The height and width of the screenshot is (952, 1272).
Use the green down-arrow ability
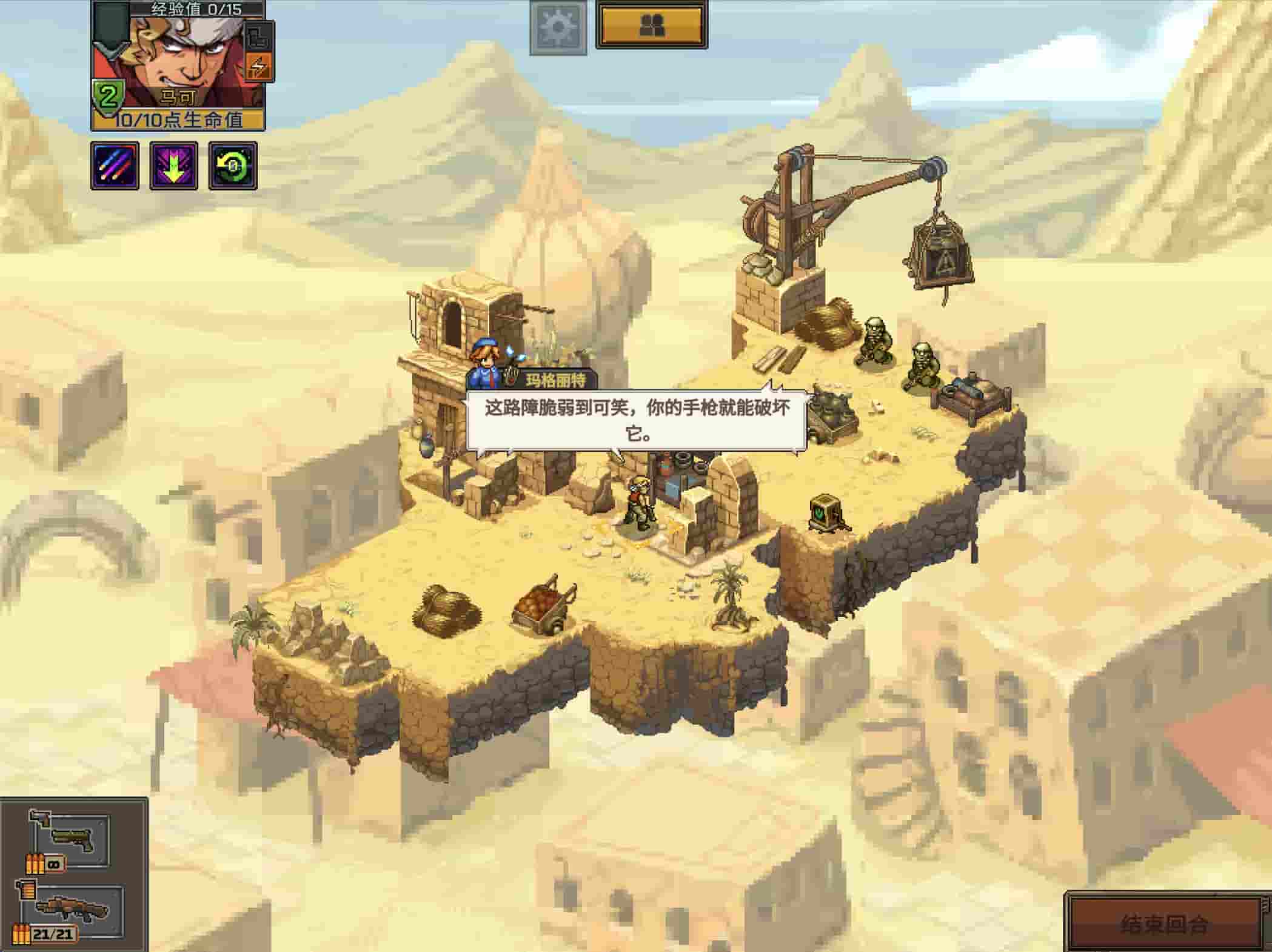coord(173,166)
